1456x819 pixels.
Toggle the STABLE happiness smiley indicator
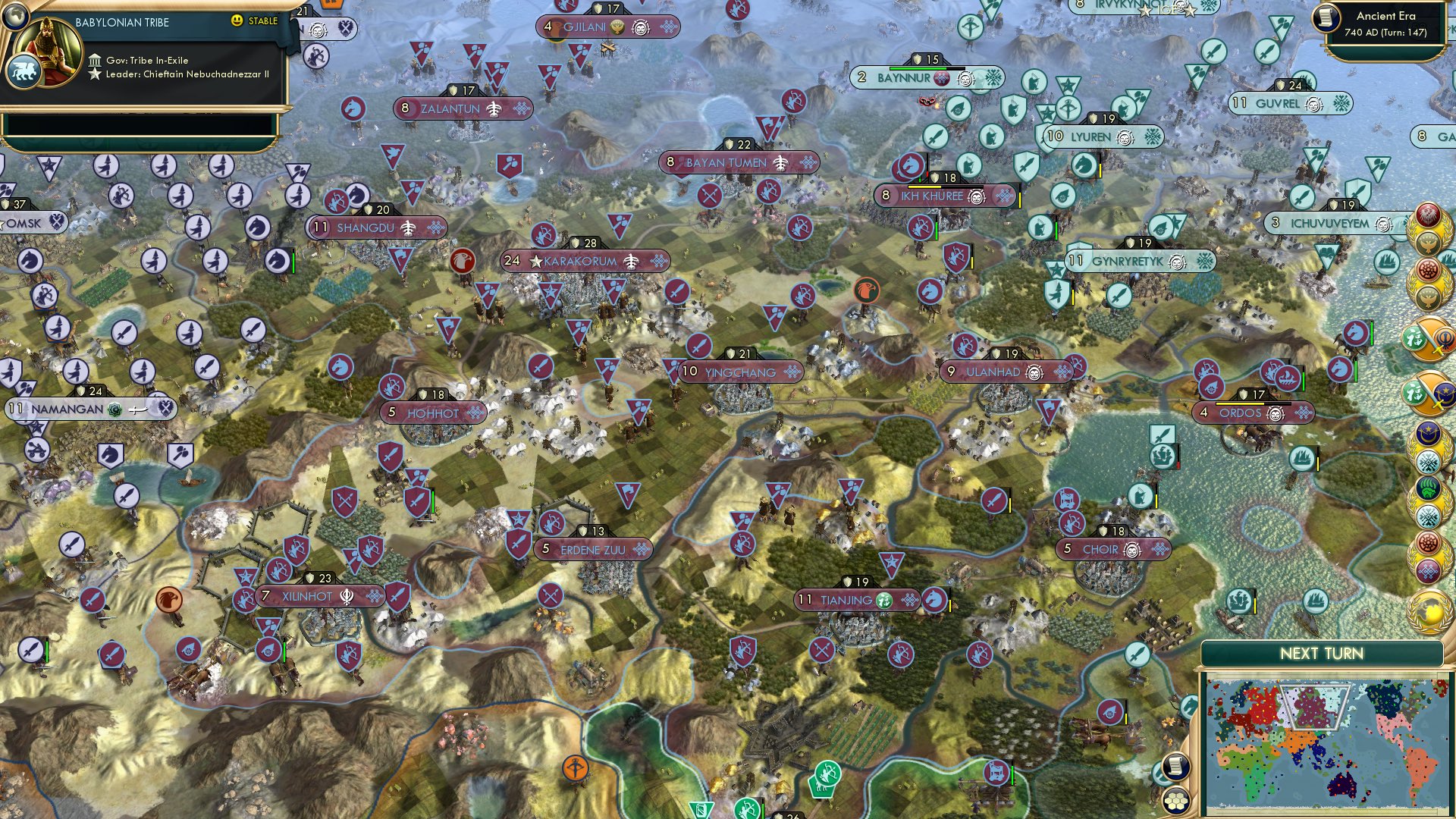tap(239, 24)
